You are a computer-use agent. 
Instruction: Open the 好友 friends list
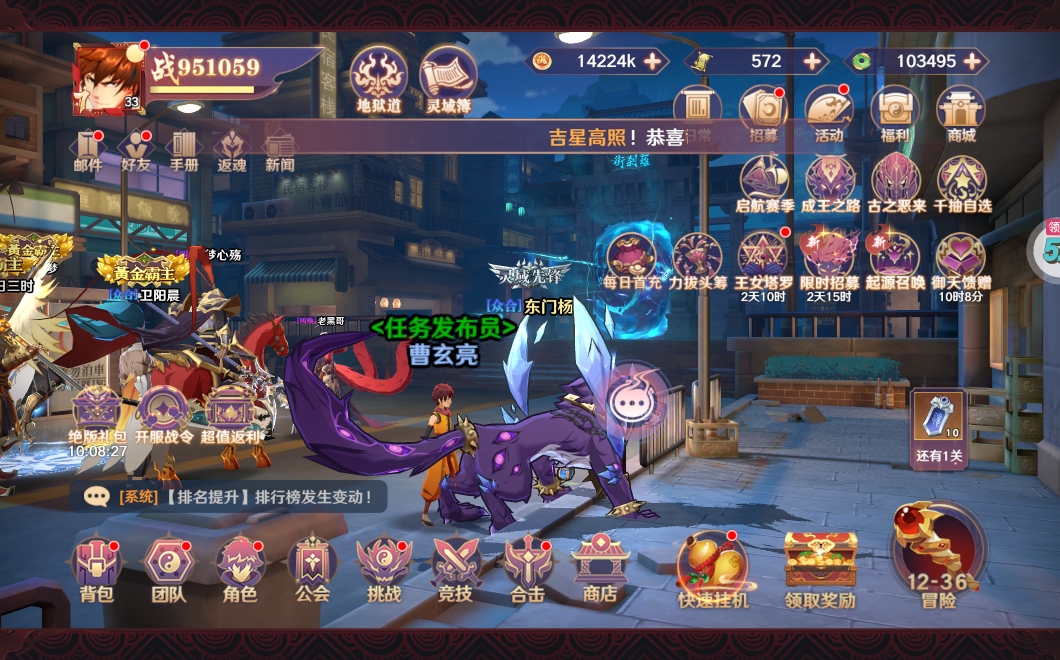(x=136, y=150)
